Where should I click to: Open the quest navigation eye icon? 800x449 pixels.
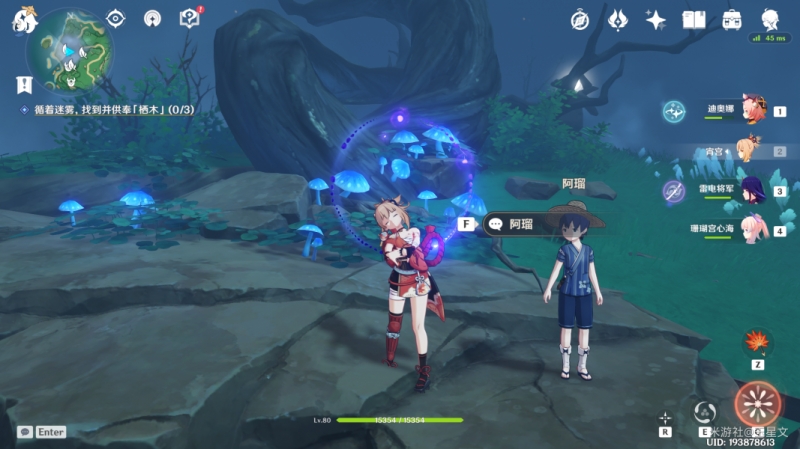[116, 18]
